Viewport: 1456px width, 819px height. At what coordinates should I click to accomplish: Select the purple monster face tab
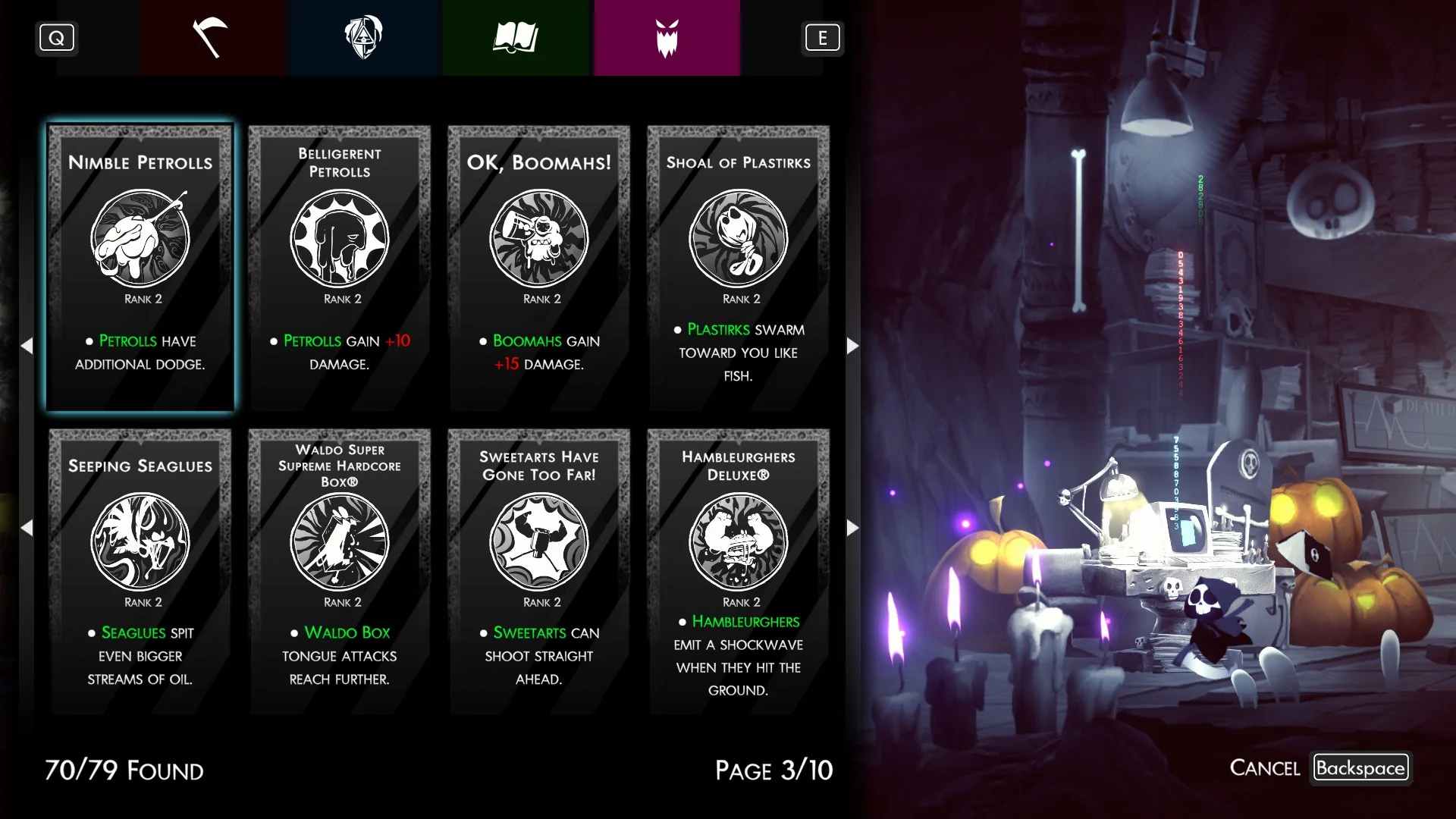(x=667, y=38)
